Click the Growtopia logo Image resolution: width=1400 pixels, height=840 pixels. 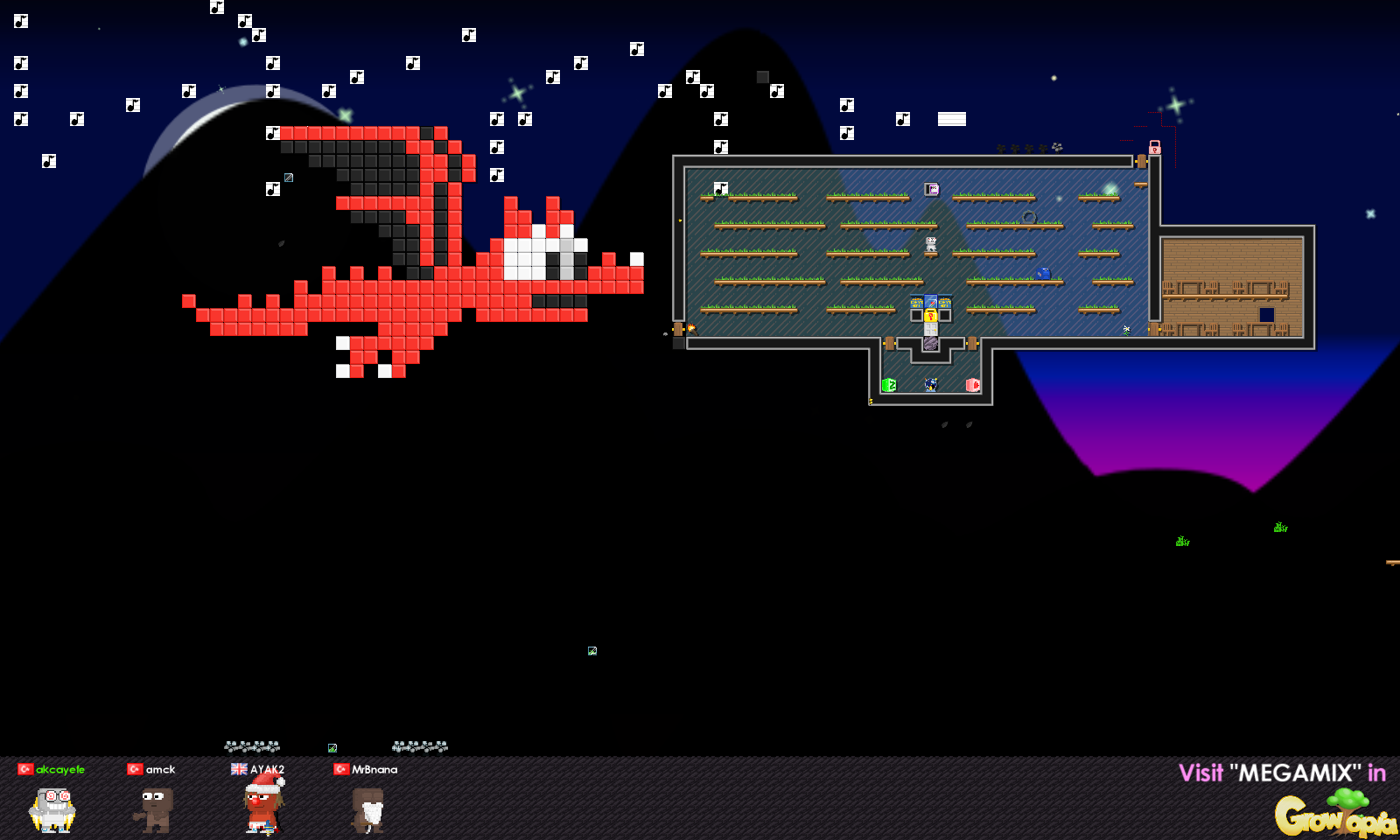[x=1334, y=814]
